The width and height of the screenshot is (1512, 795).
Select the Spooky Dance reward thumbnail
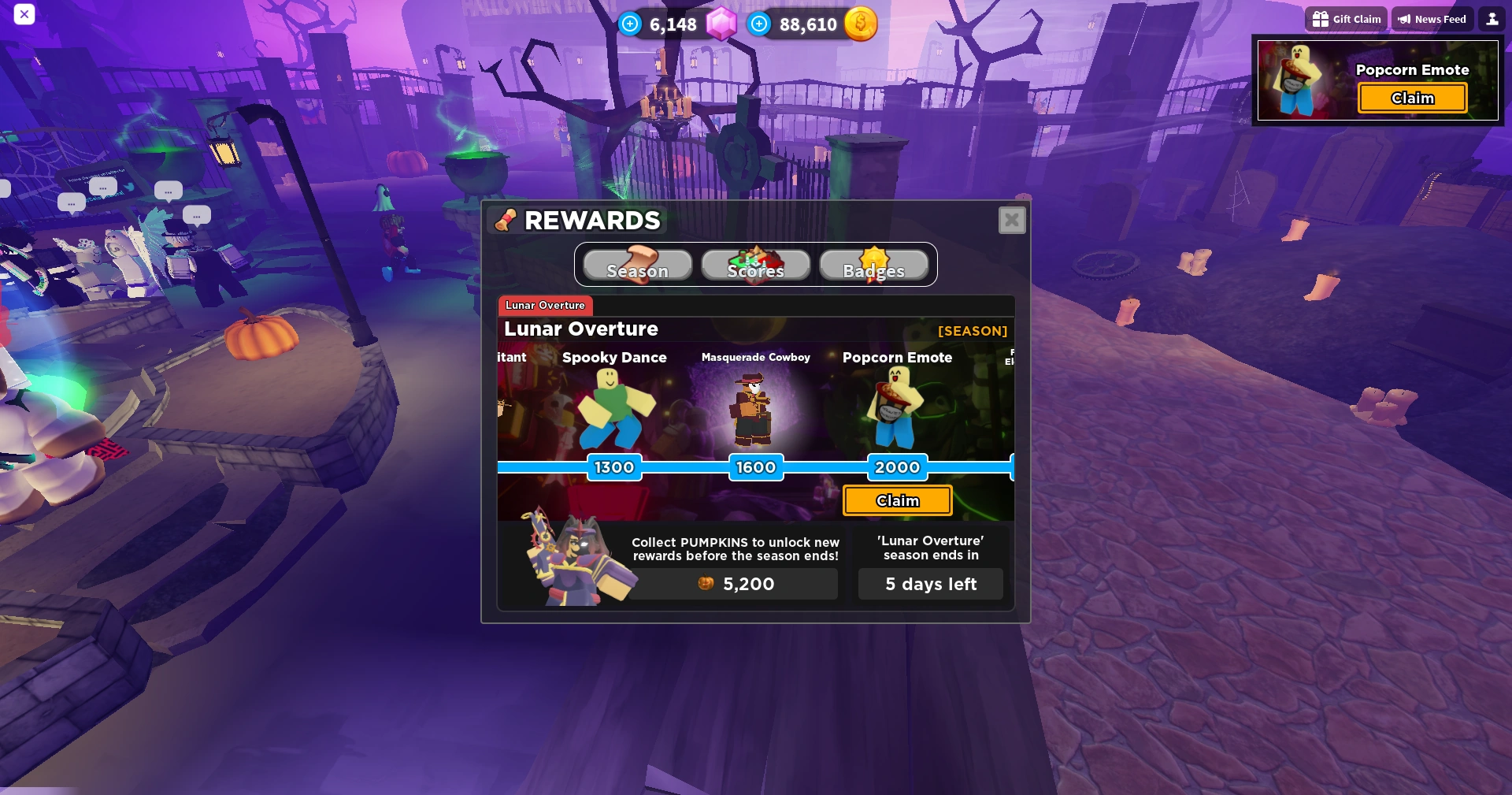[614, 410]
